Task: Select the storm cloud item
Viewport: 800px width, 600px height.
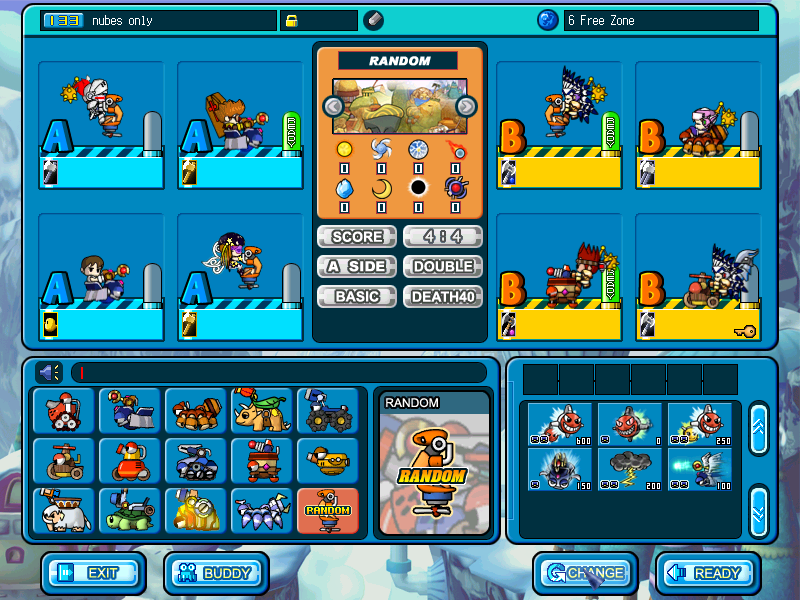Action: tap(630, 469)
